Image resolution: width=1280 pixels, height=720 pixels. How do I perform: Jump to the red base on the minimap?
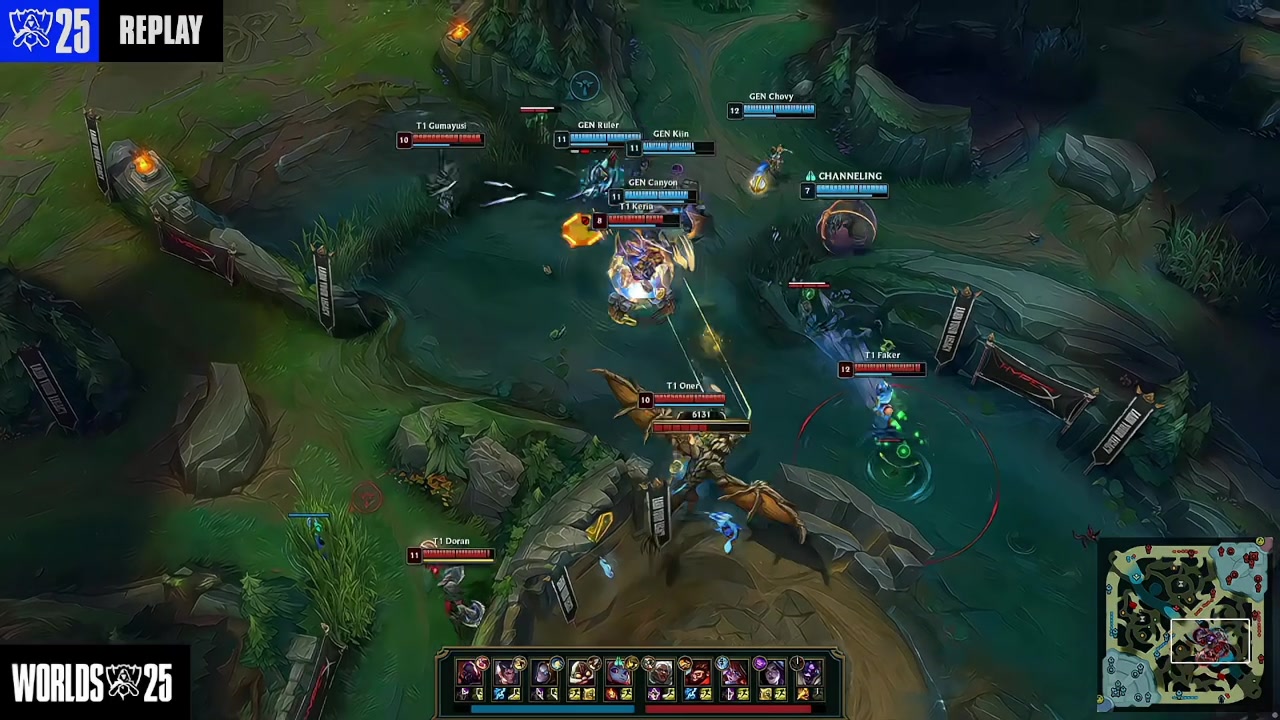point(1252,556)
